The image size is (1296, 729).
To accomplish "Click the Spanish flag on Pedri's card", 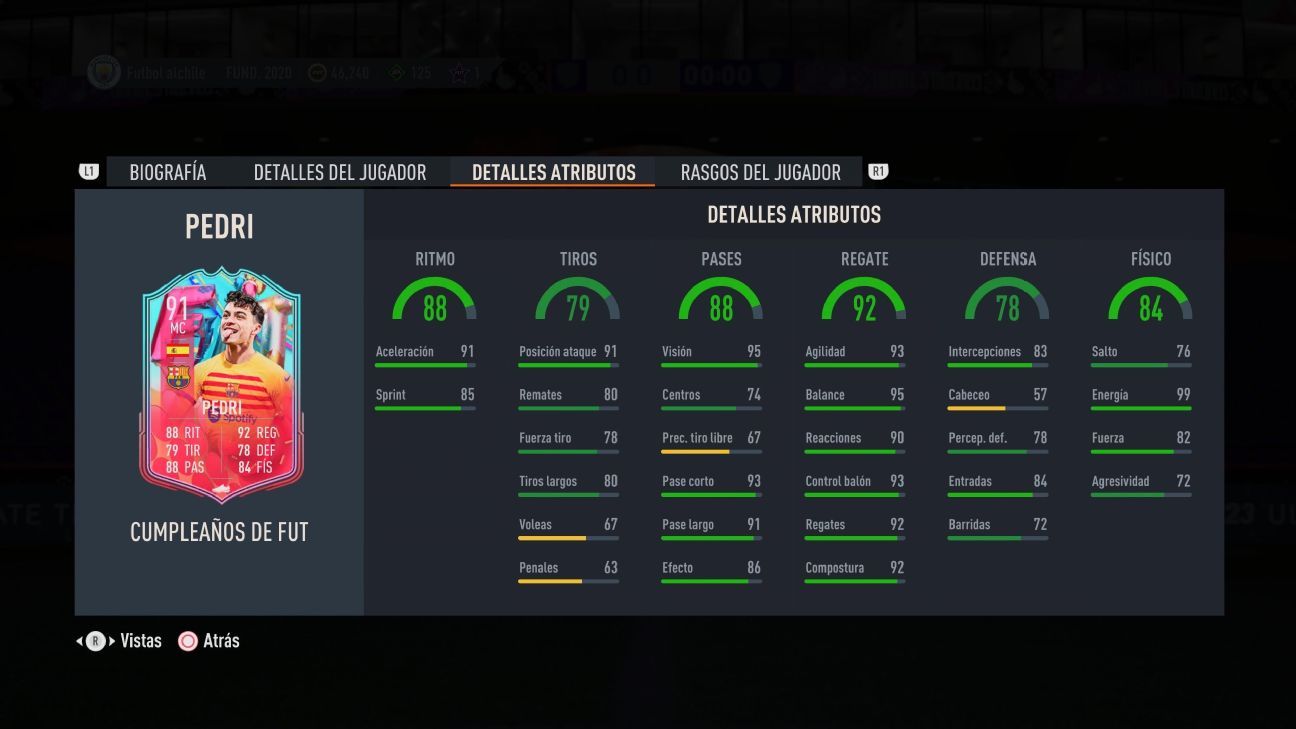I will pos(177,351).
